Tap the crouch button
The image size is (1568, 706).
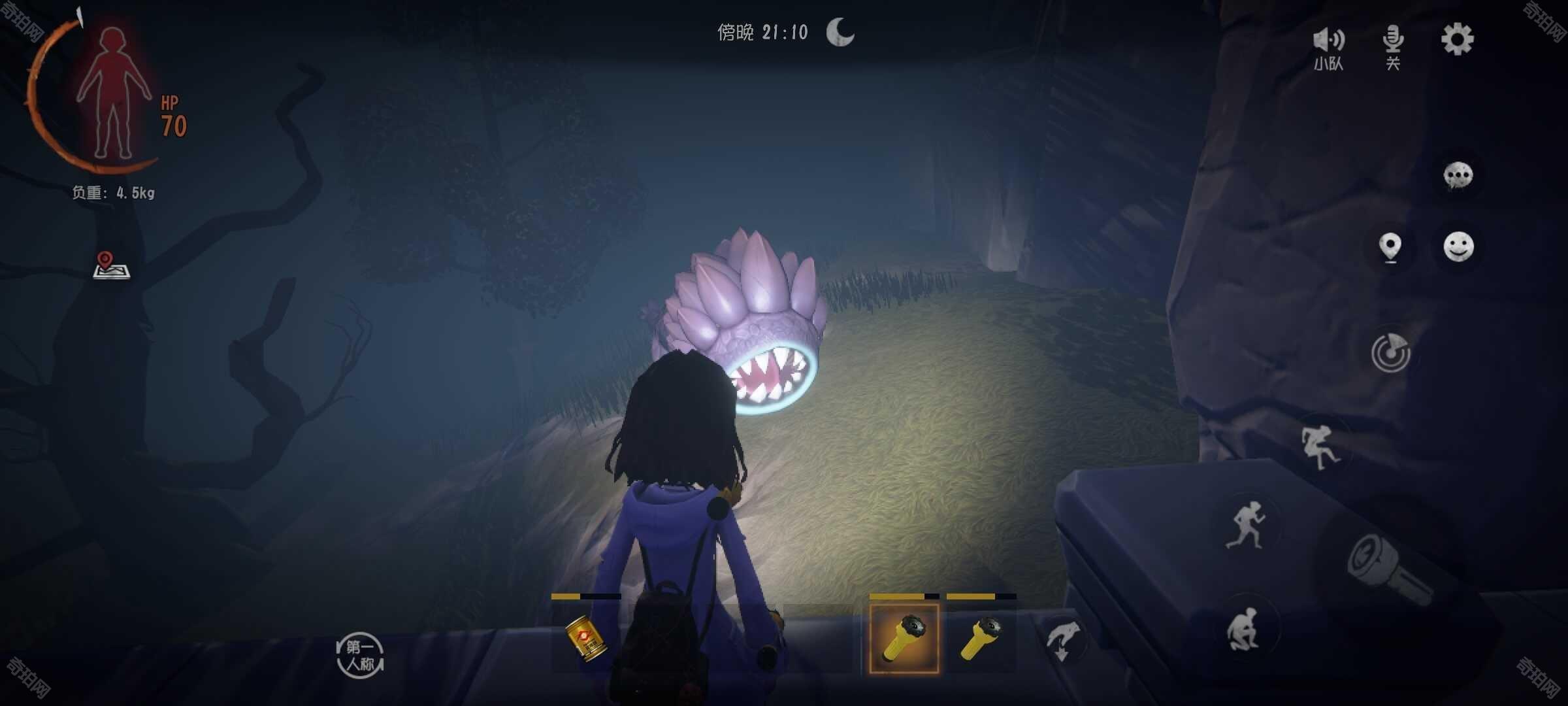click(x=1245, y=629)
